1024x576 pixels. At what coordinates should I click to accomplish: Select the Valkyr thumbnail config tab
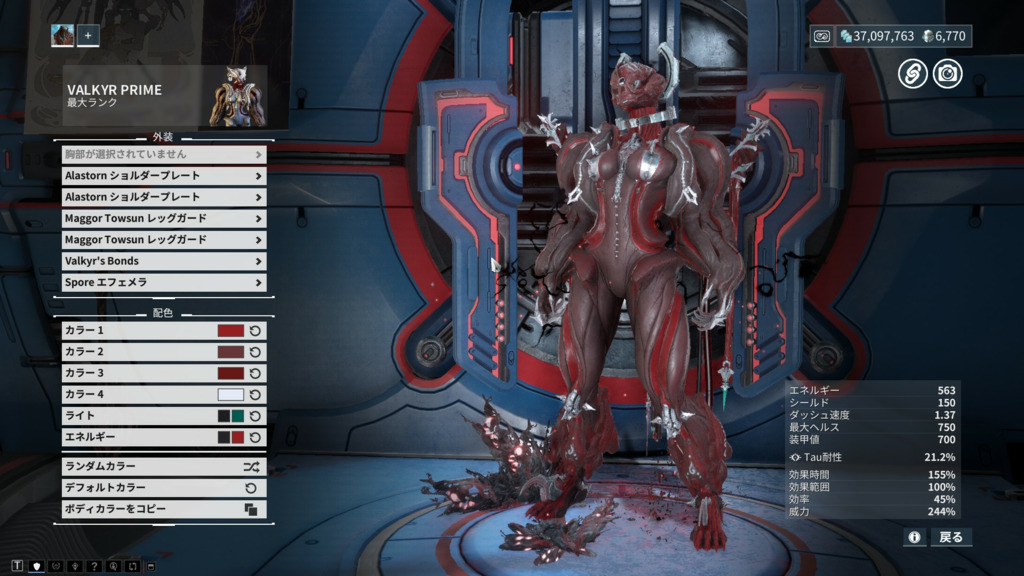point(63,36)
